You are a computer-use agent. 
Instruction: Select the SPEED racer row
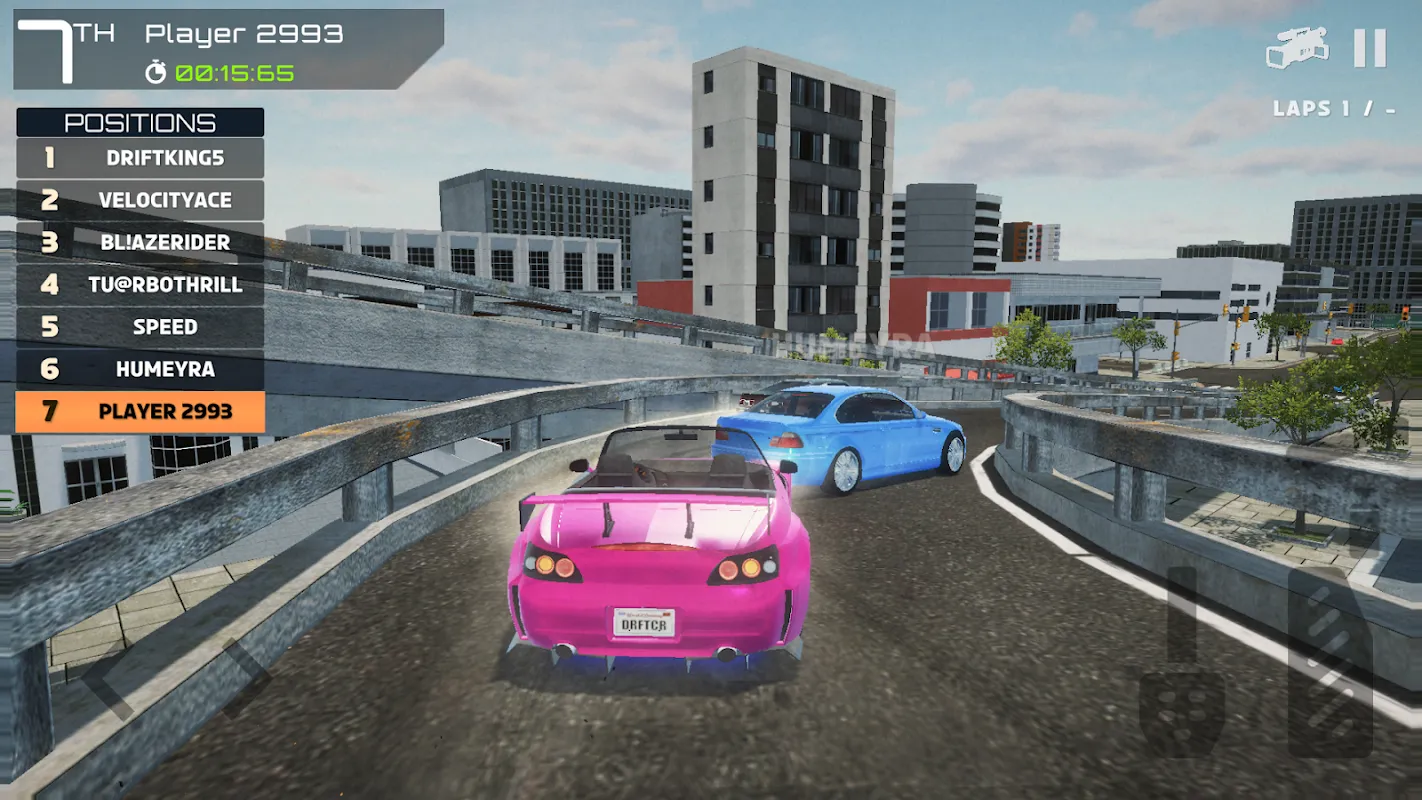click(x=140, y=327)
